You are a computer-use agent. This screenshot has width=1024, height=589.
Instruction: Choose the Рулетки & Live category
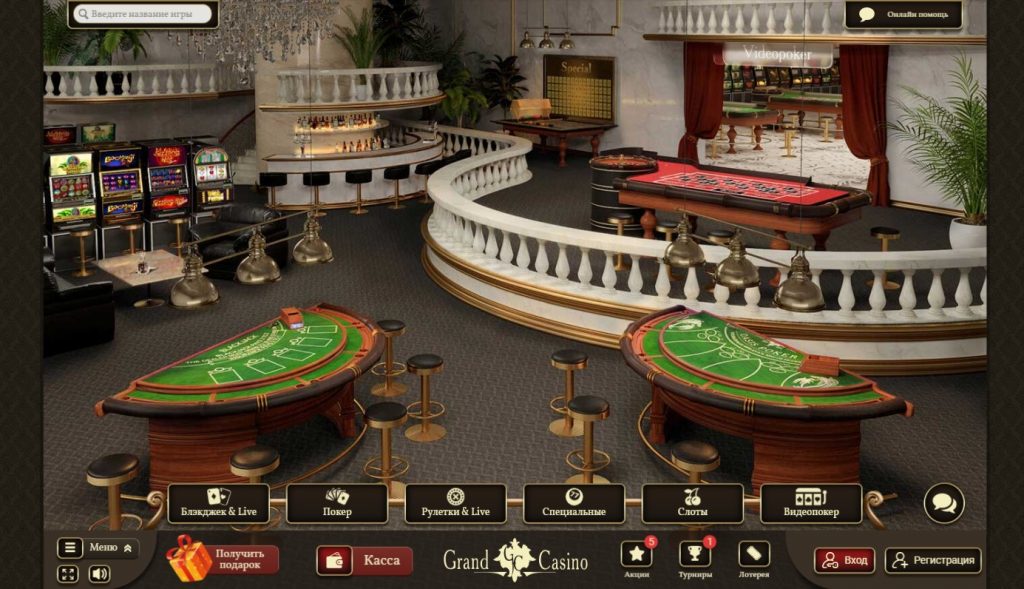pos(455,504)
